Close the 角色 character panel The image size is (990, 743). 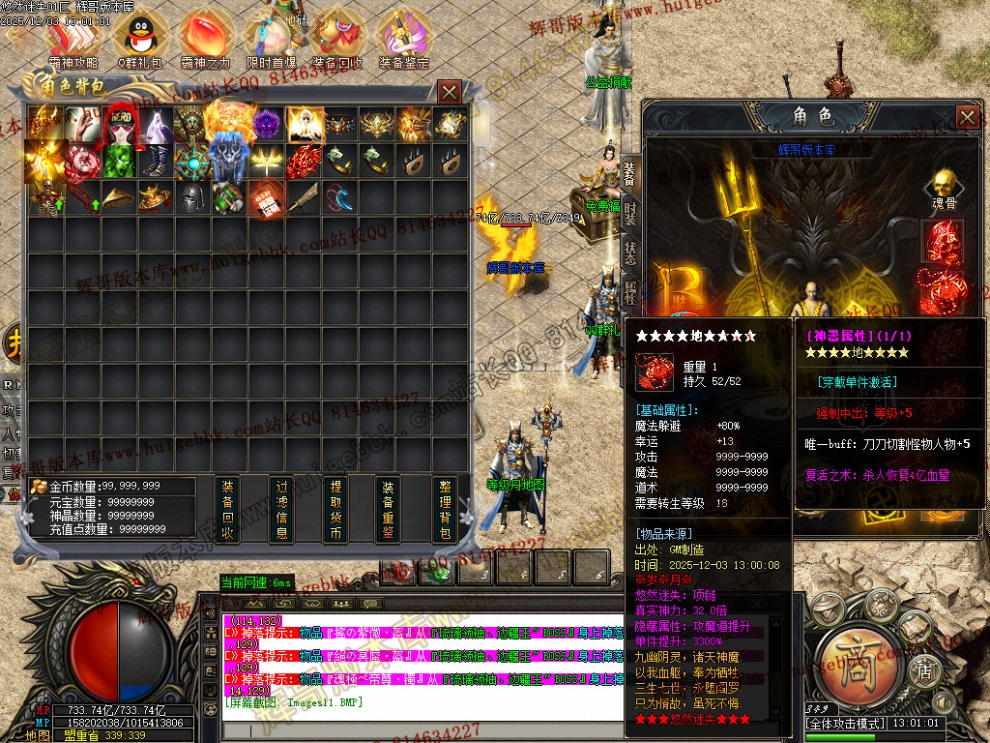[967, 117]
